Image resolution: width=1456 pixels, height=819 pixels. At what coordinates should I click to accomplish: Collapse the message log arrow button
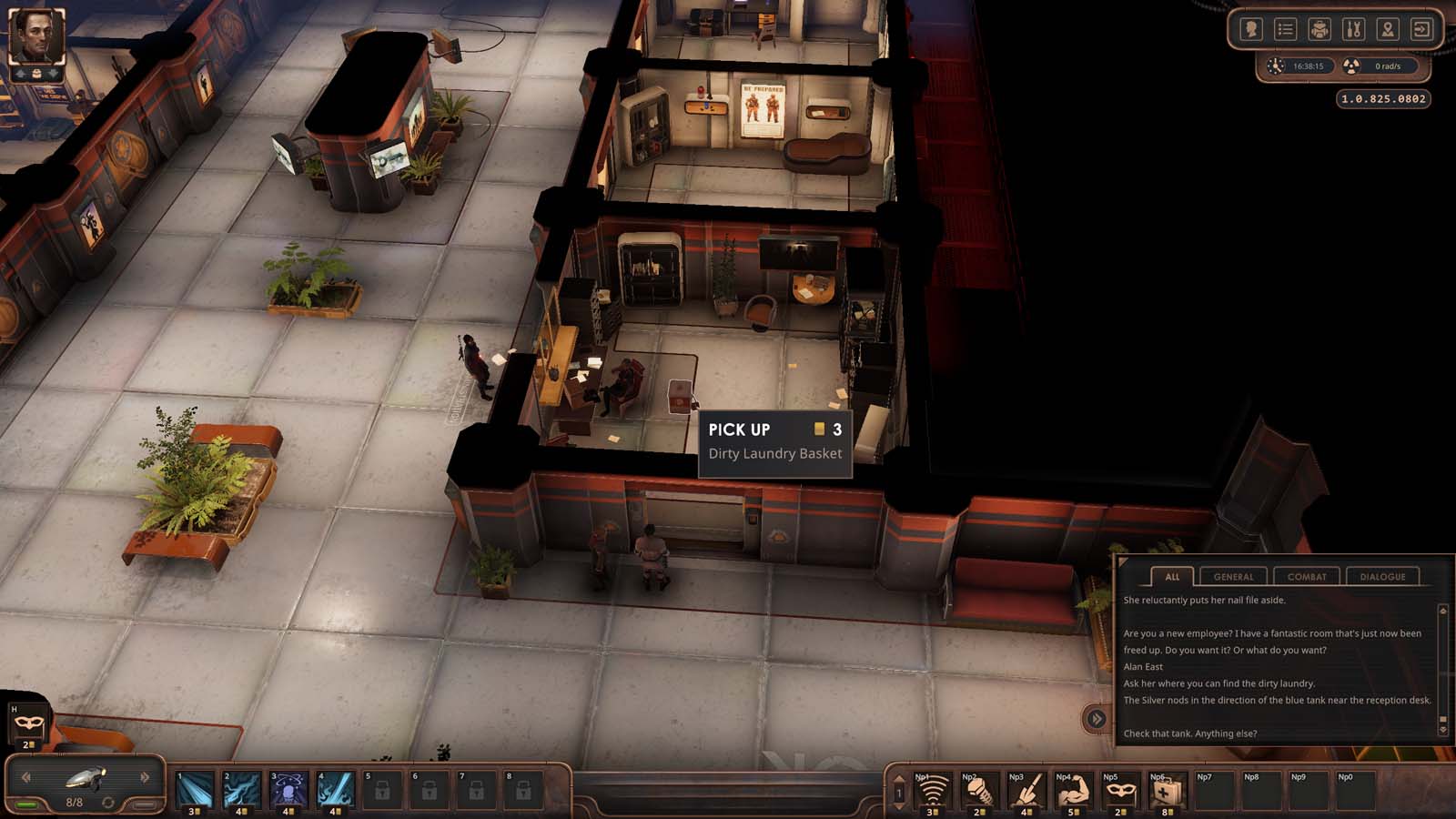tap(1097, 719)
